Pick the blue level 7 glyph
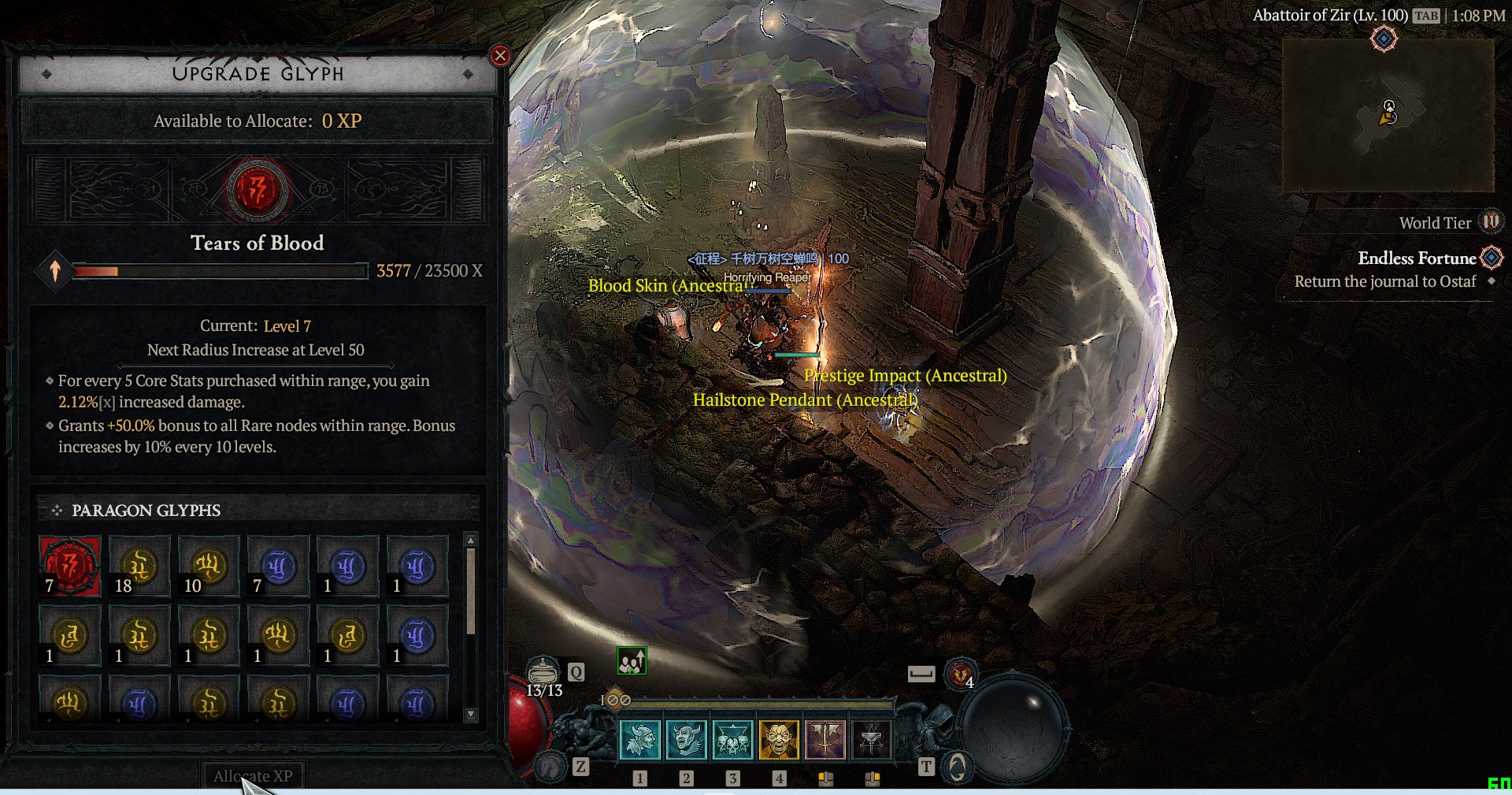Image resolution: width=1512 pixels, height=795 pixels. point(278,566)
